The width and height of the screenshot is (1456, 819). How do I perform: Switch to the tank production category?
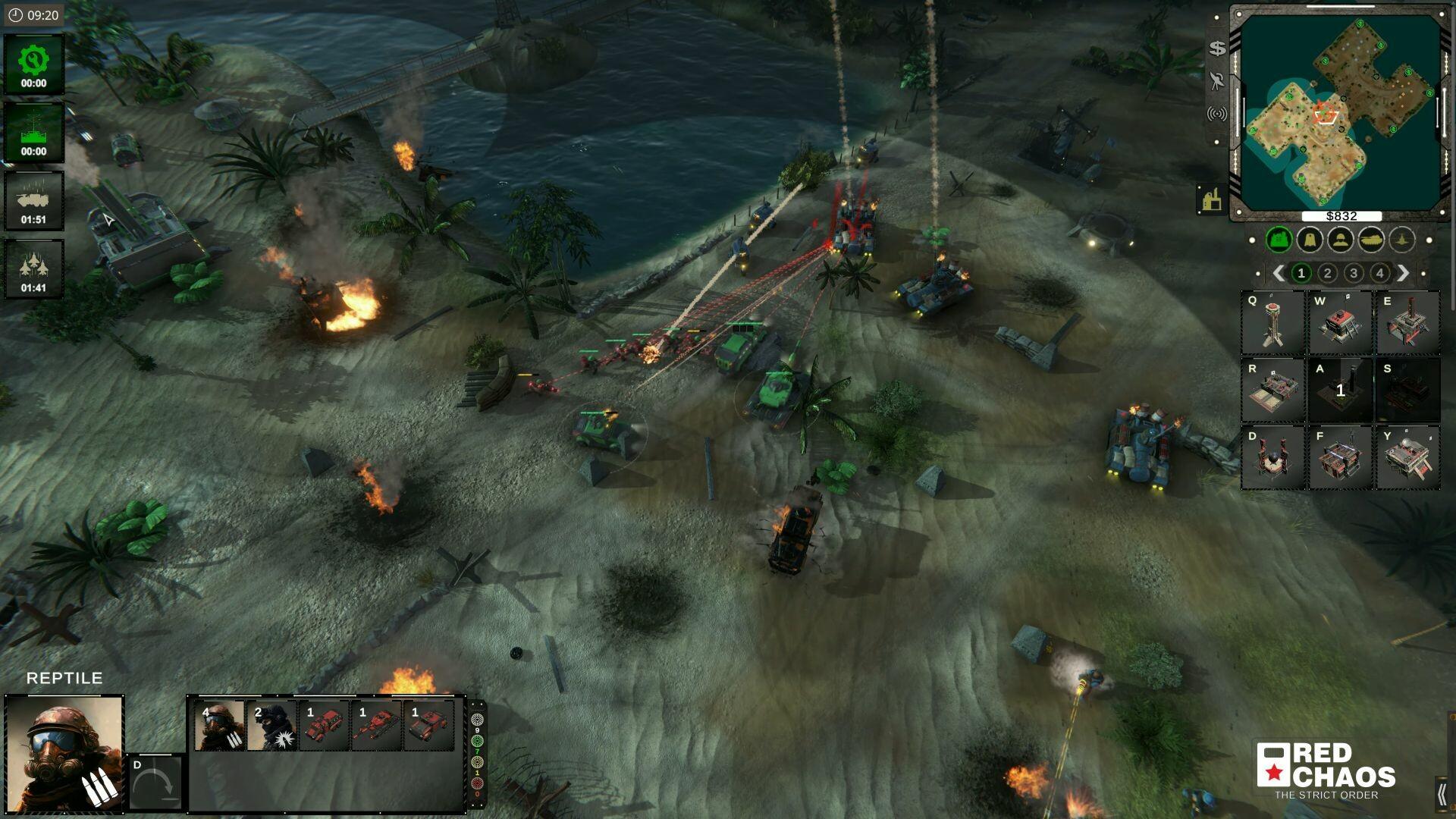pos(1370,239)
